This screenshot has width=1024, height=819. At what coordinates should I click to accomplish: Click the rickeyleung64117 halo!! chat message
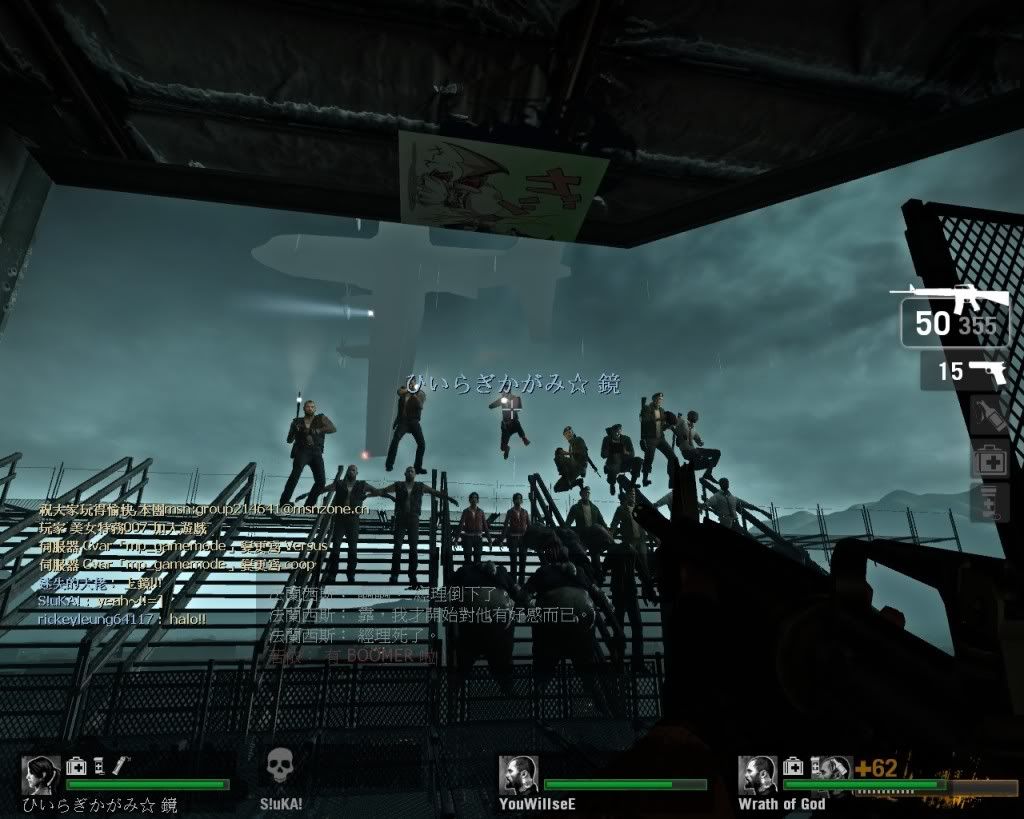[x=122, y=620]
